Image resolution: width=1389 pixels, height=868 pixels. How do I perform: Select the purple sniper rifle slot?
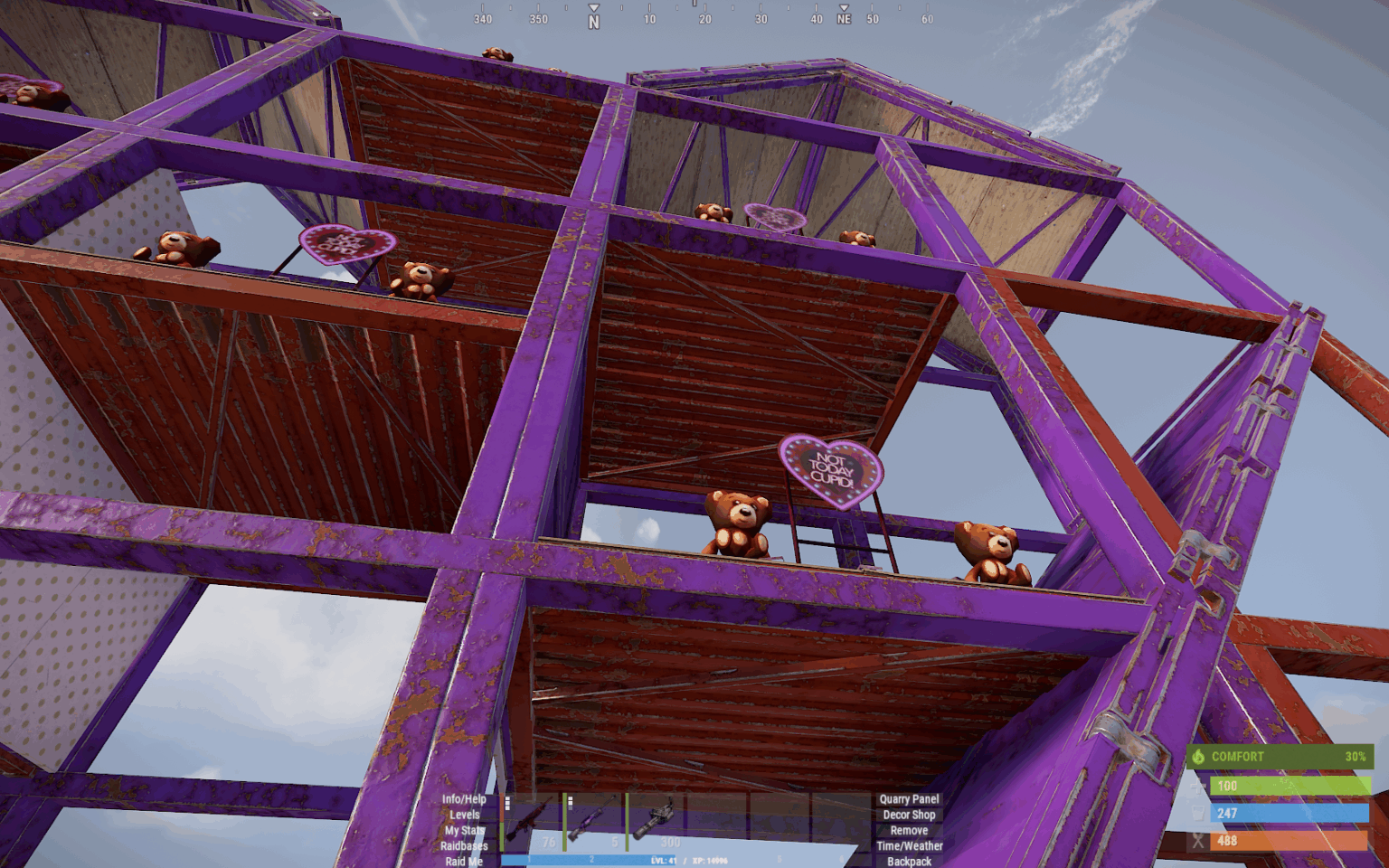pos(594,823)
